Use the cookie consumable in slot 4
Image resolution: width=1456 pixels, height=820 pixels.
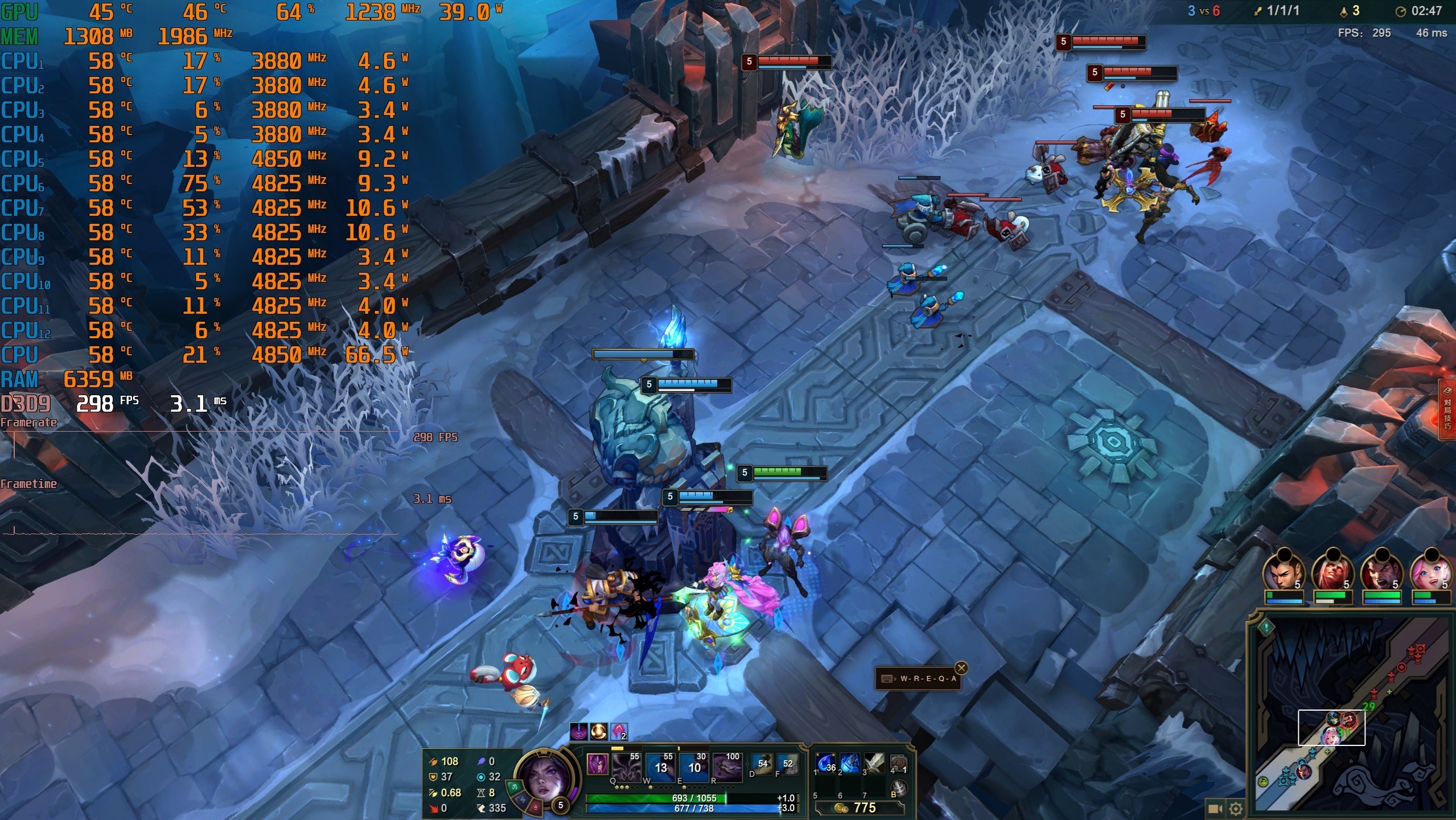pyautogui.click(x=898, y=764)
